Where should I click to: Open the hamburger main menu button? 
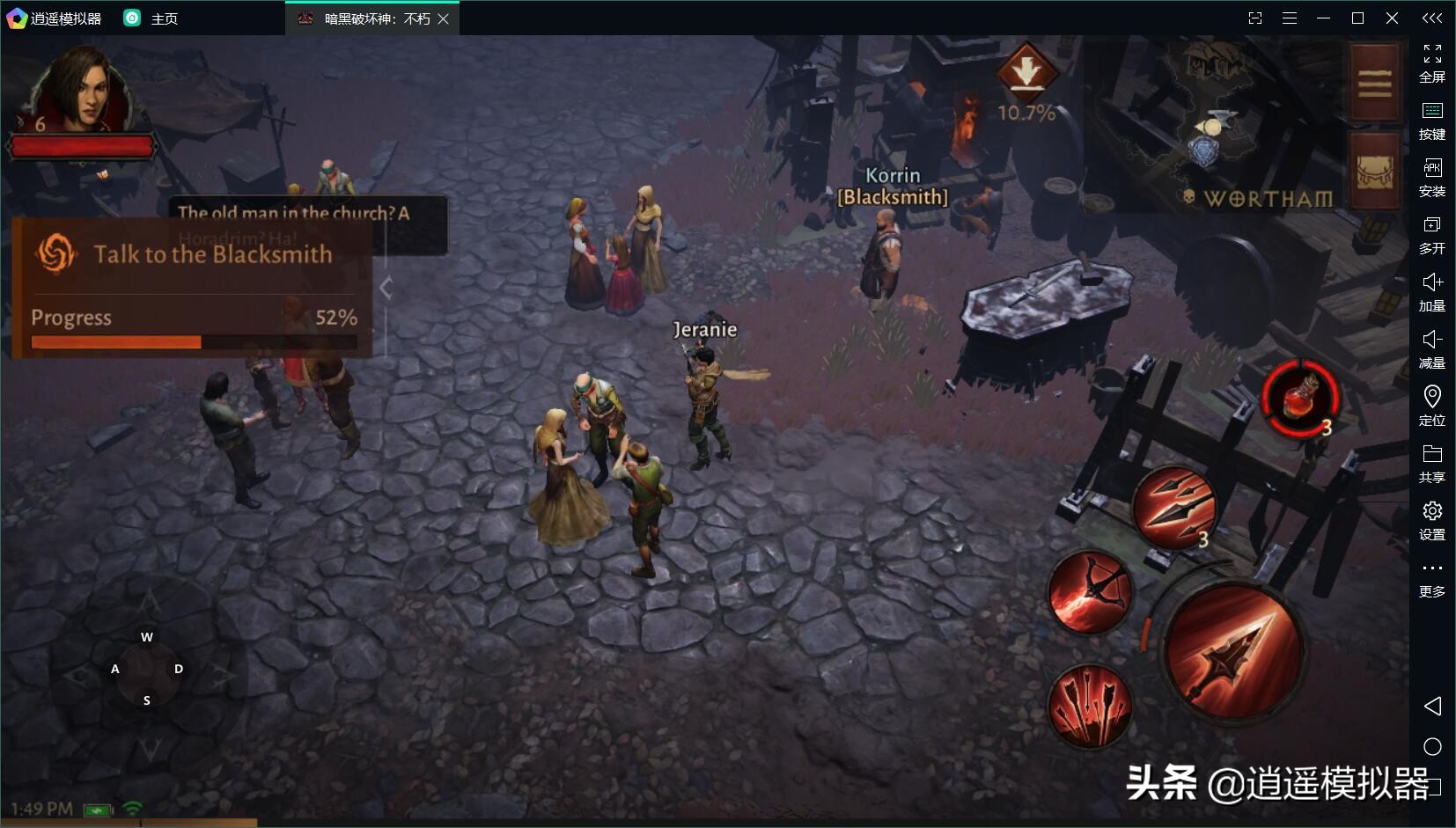pyautogui.click(x=1373, y=83)
